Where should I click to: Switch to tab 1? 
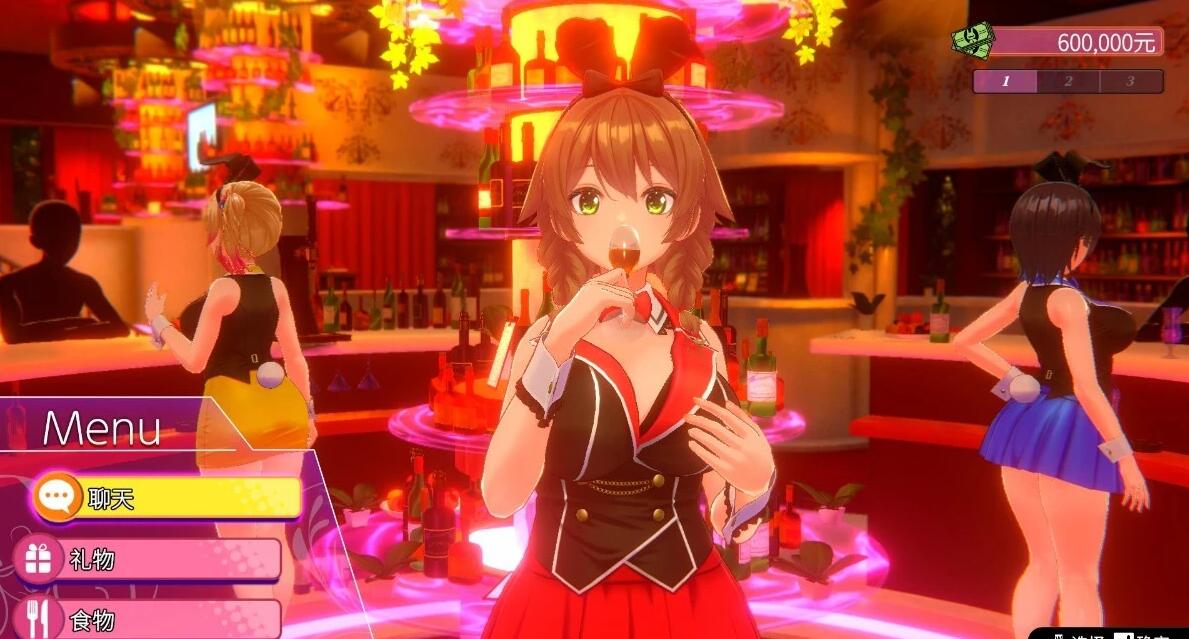click(x=1005, y=81)
